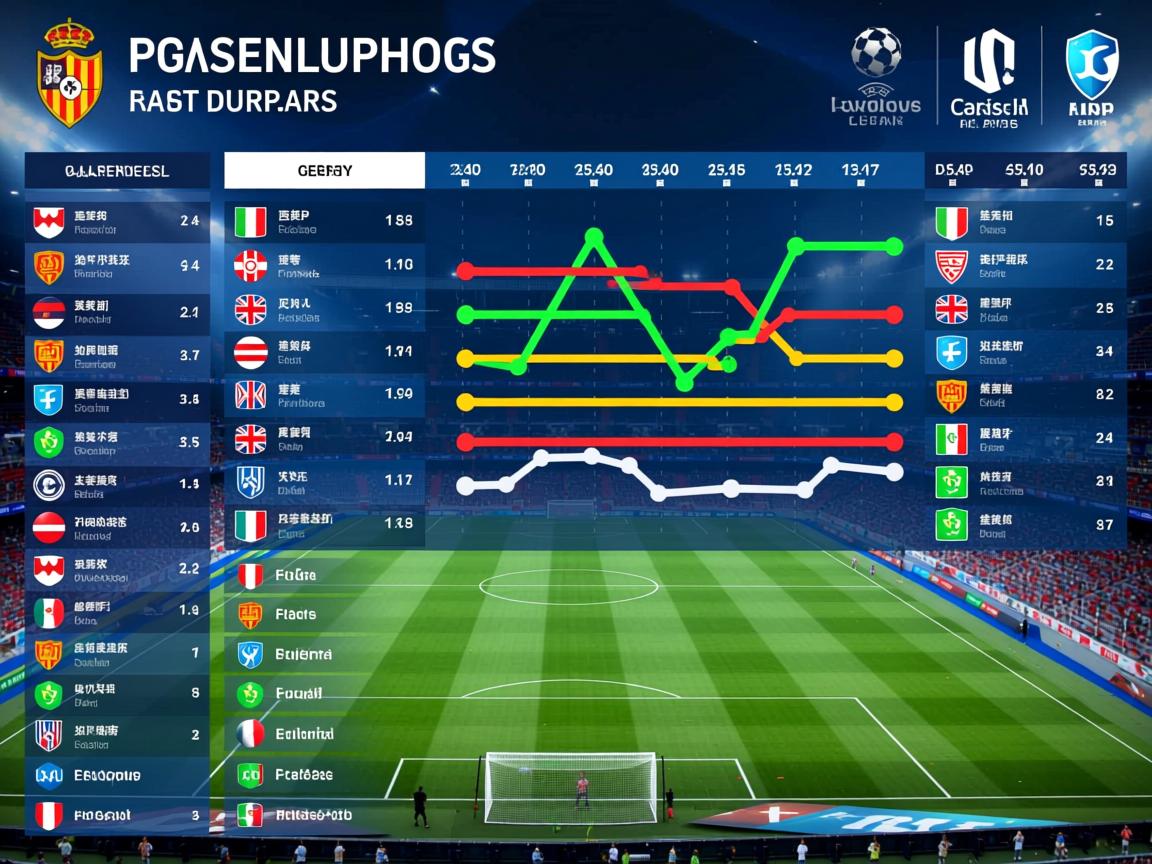Pick the left-list team row valued 3.5
The image size is (1152, 864).
(117, 441)
